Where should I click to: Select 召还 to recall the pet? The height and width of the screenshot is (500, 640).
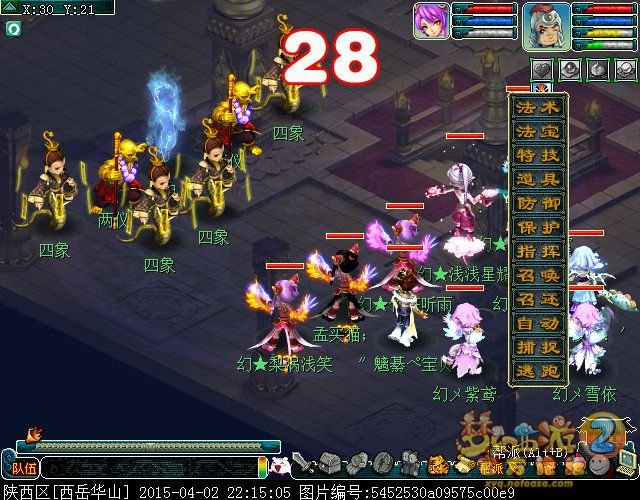pyautogui.click(x=538, y=300)
